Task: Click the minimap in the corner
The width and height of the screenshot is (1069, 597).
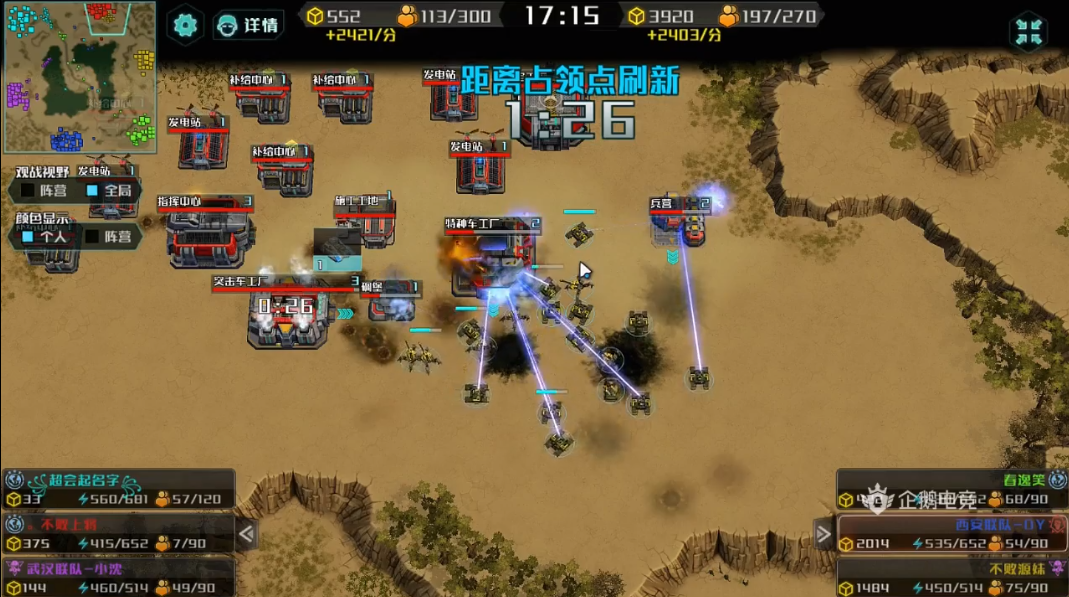Action: pos(79,76)
